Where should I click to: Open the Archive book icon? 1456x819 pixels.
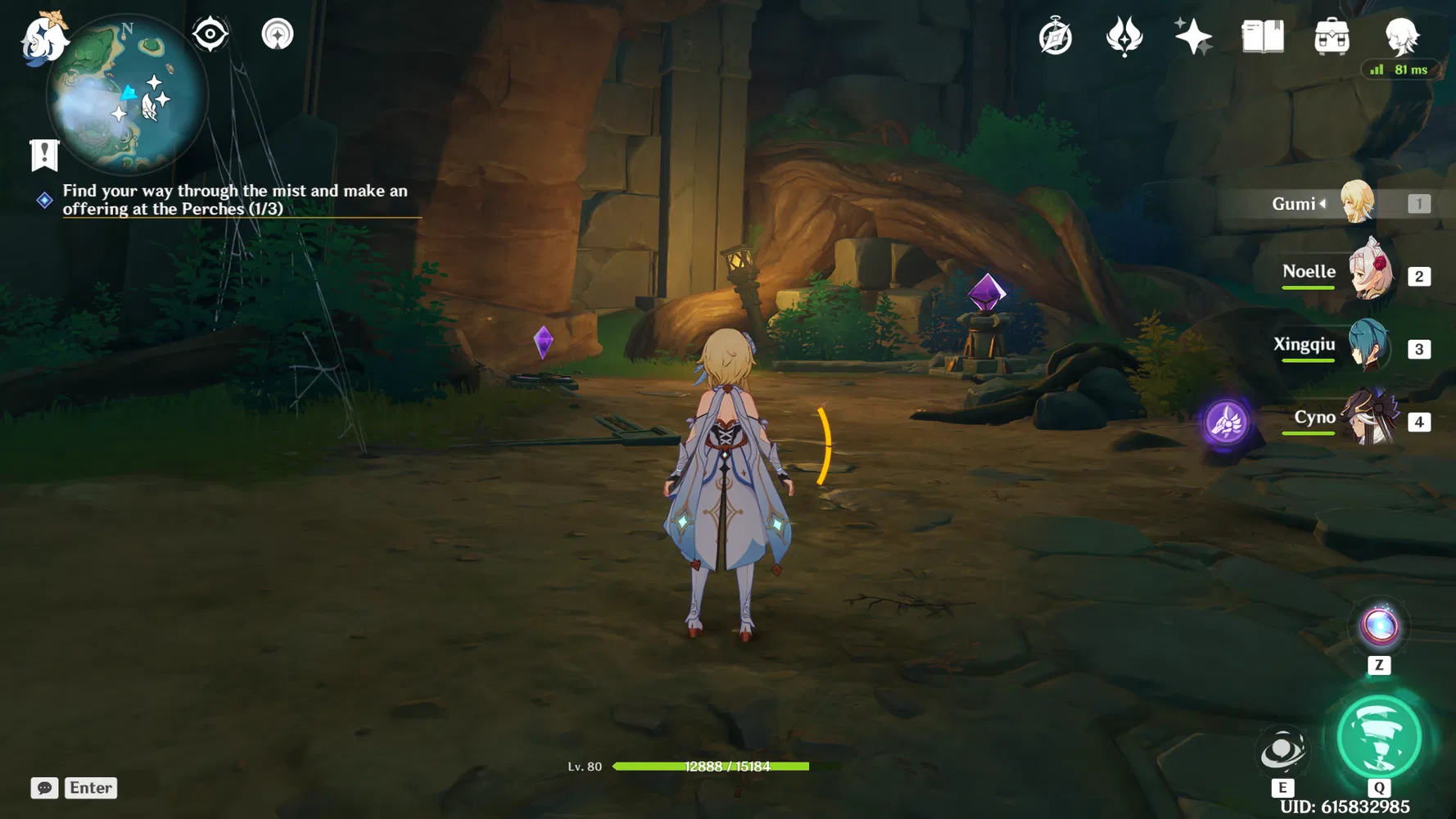pyautogui.click(x=1262, y=36)
